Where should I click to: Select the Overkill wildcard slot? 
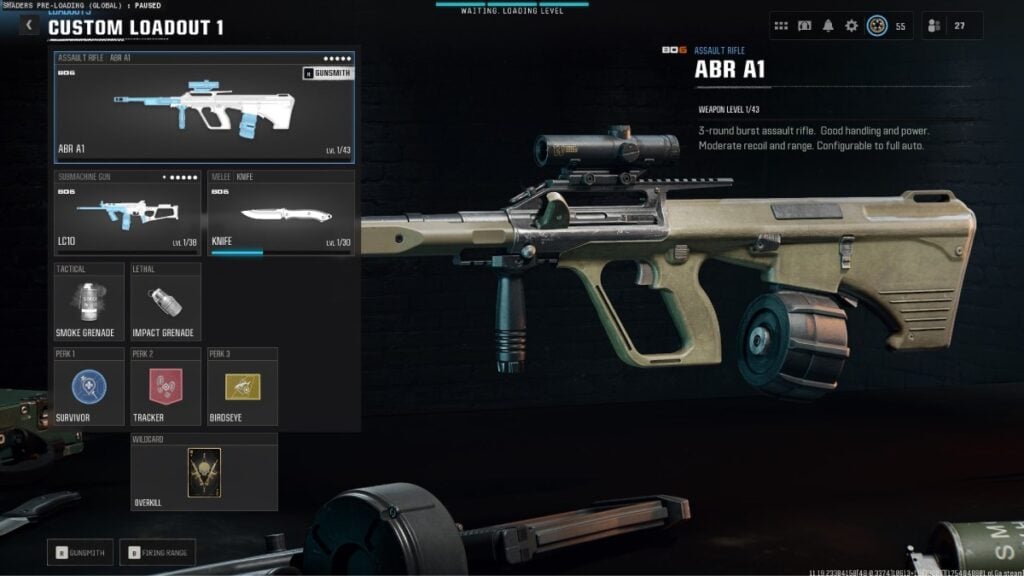pos(204,472)
